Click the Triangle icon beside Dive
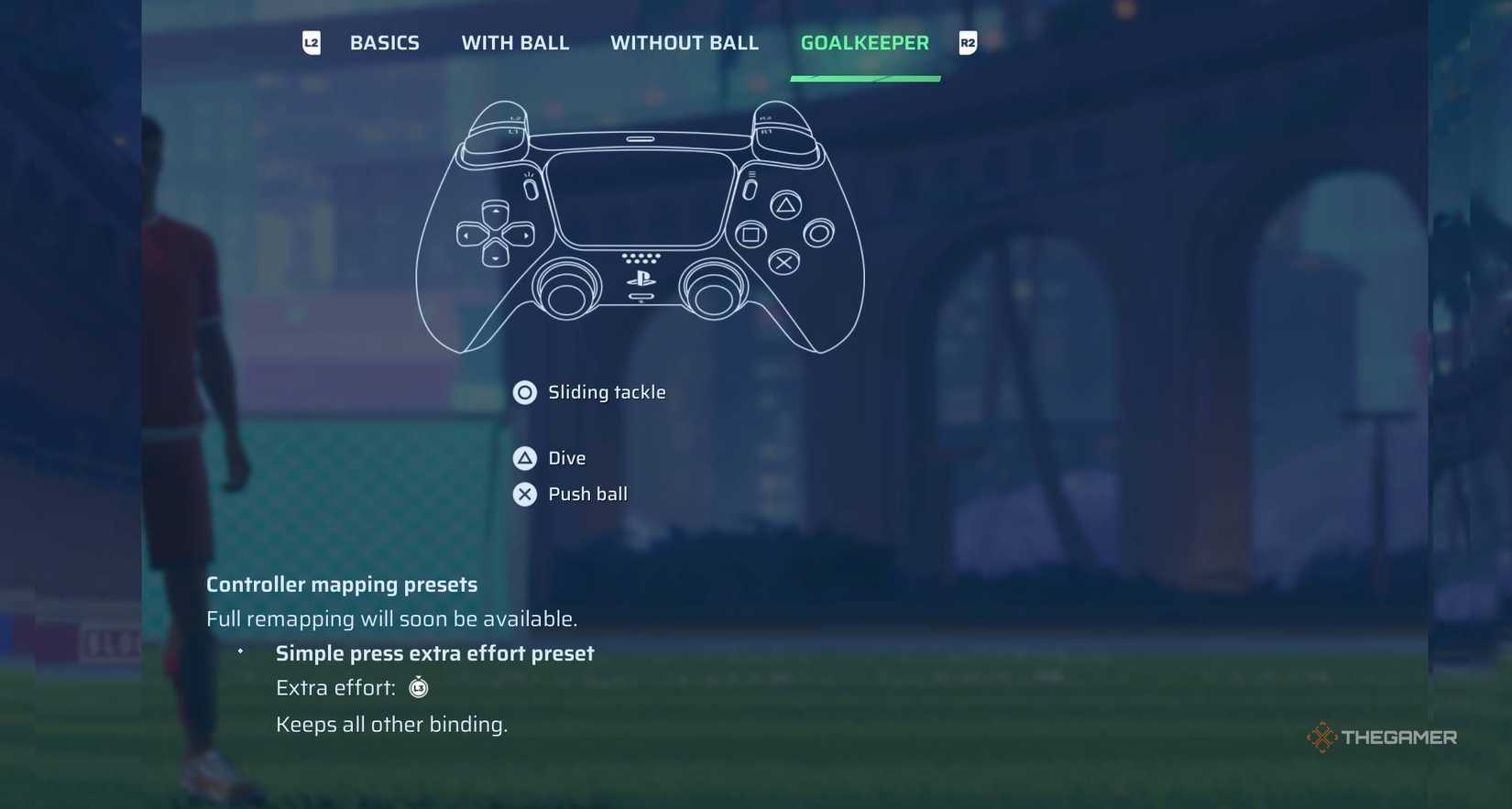The image size is (1512, 809). point(524,458)
